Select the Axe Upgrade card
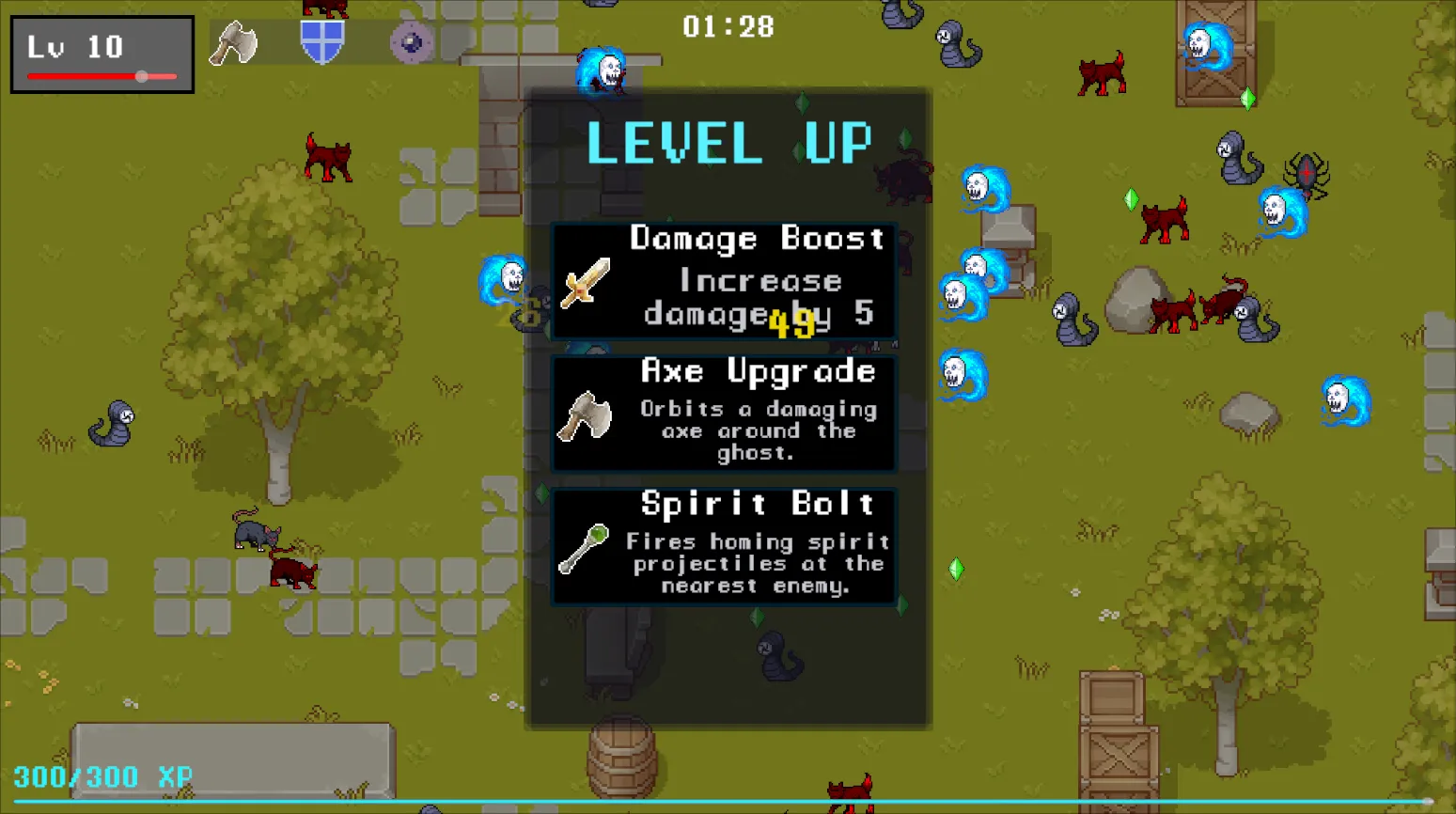Image resolution: width=1456 pixels, height=814 pixels. pos(724,414)
